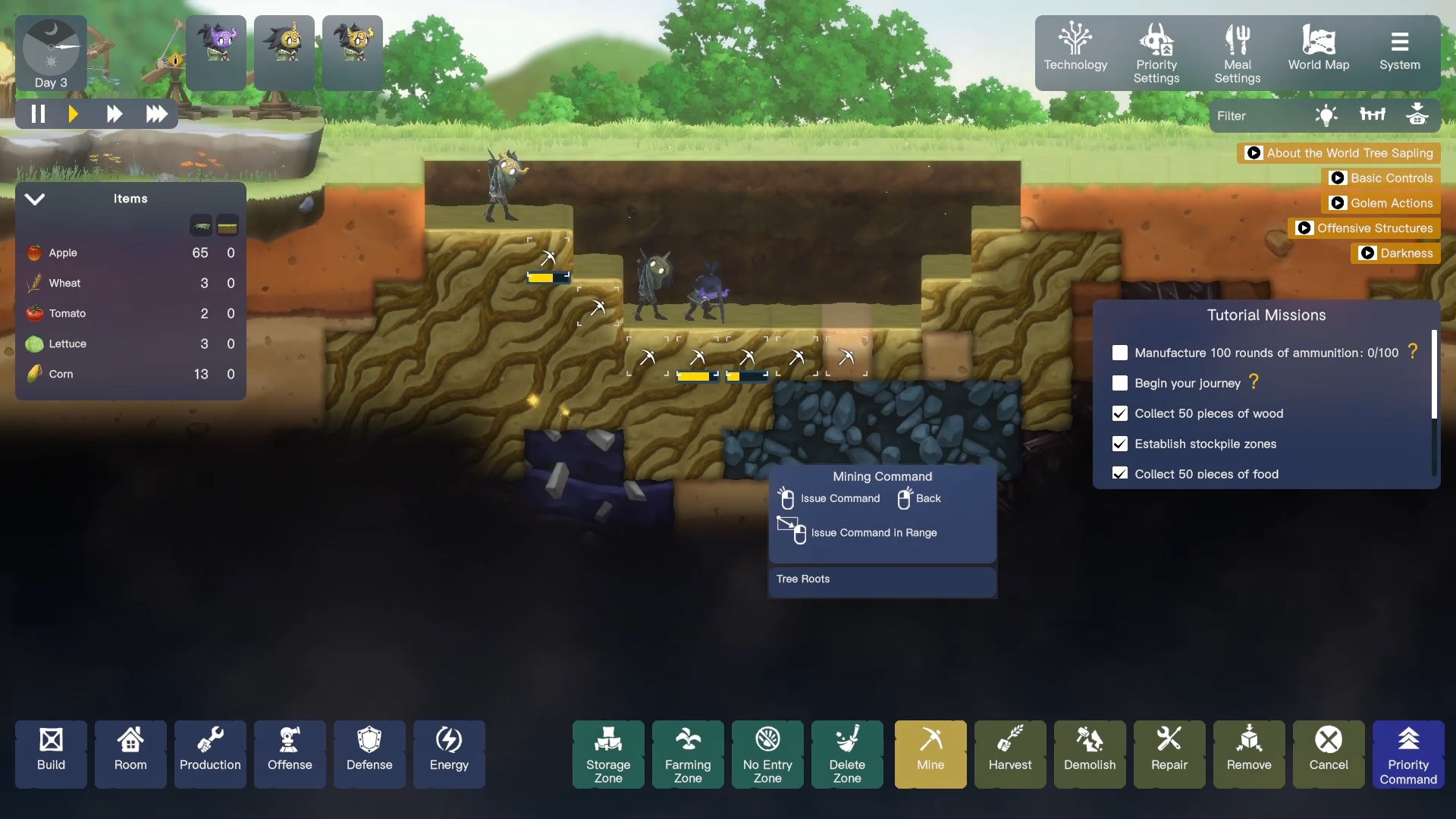Set the game to triple speed

tap(157, 114)
